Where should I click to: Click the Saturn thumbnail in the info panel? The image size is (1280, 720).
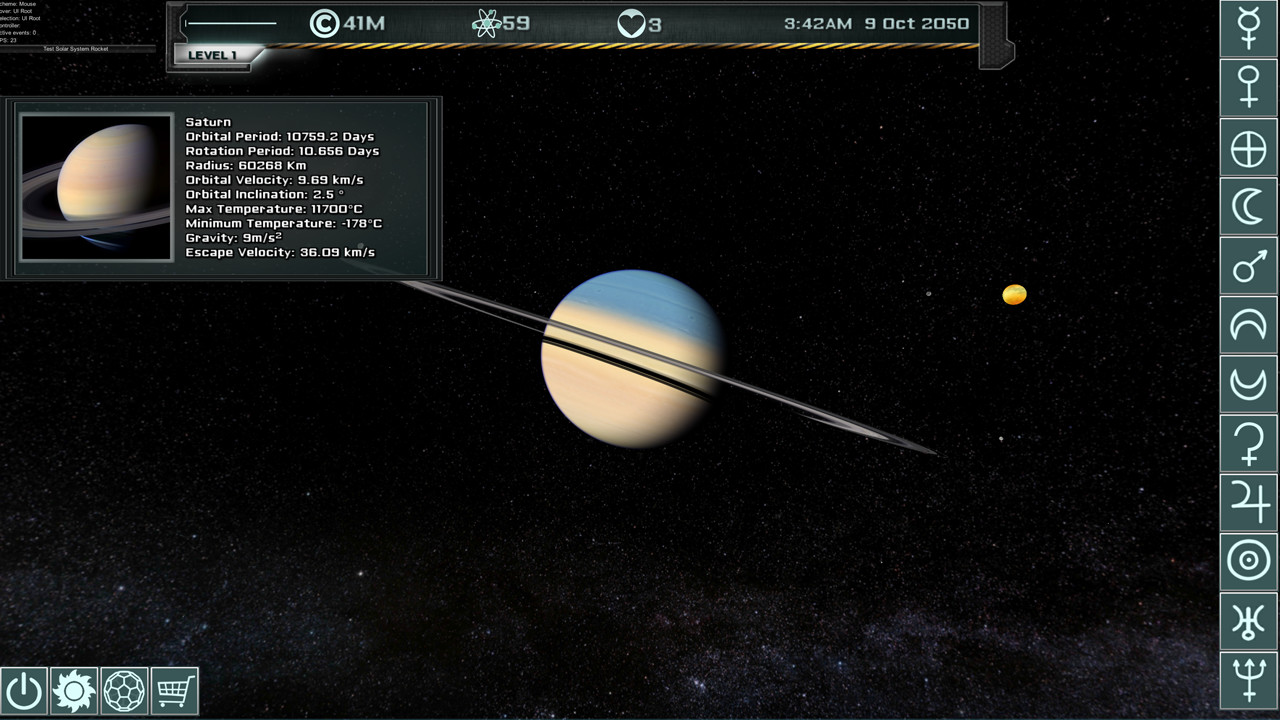click(x=96, y=188)
